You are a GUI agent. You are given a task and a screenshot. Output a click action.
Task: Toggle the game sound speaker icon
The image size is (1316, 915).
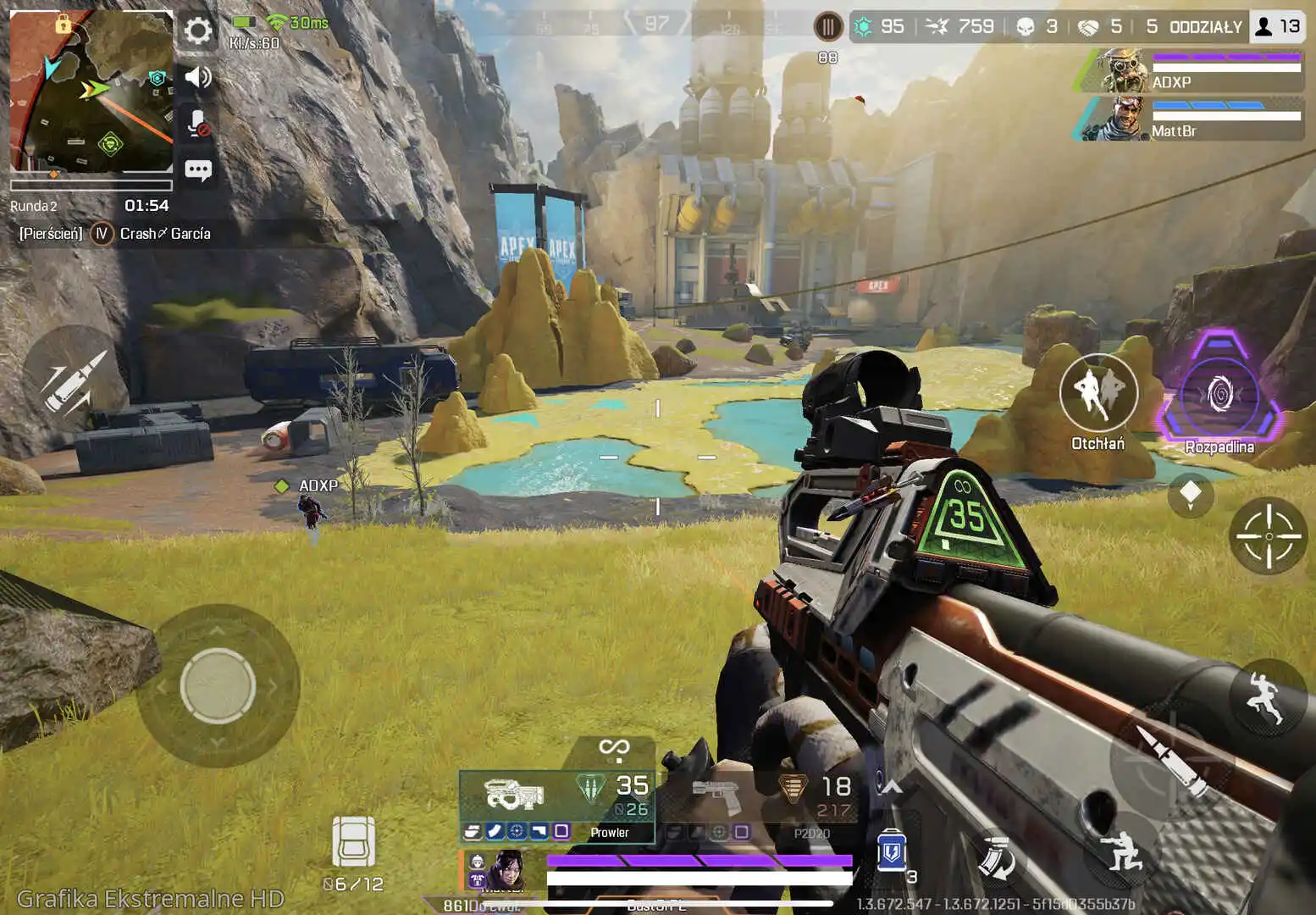198,76
